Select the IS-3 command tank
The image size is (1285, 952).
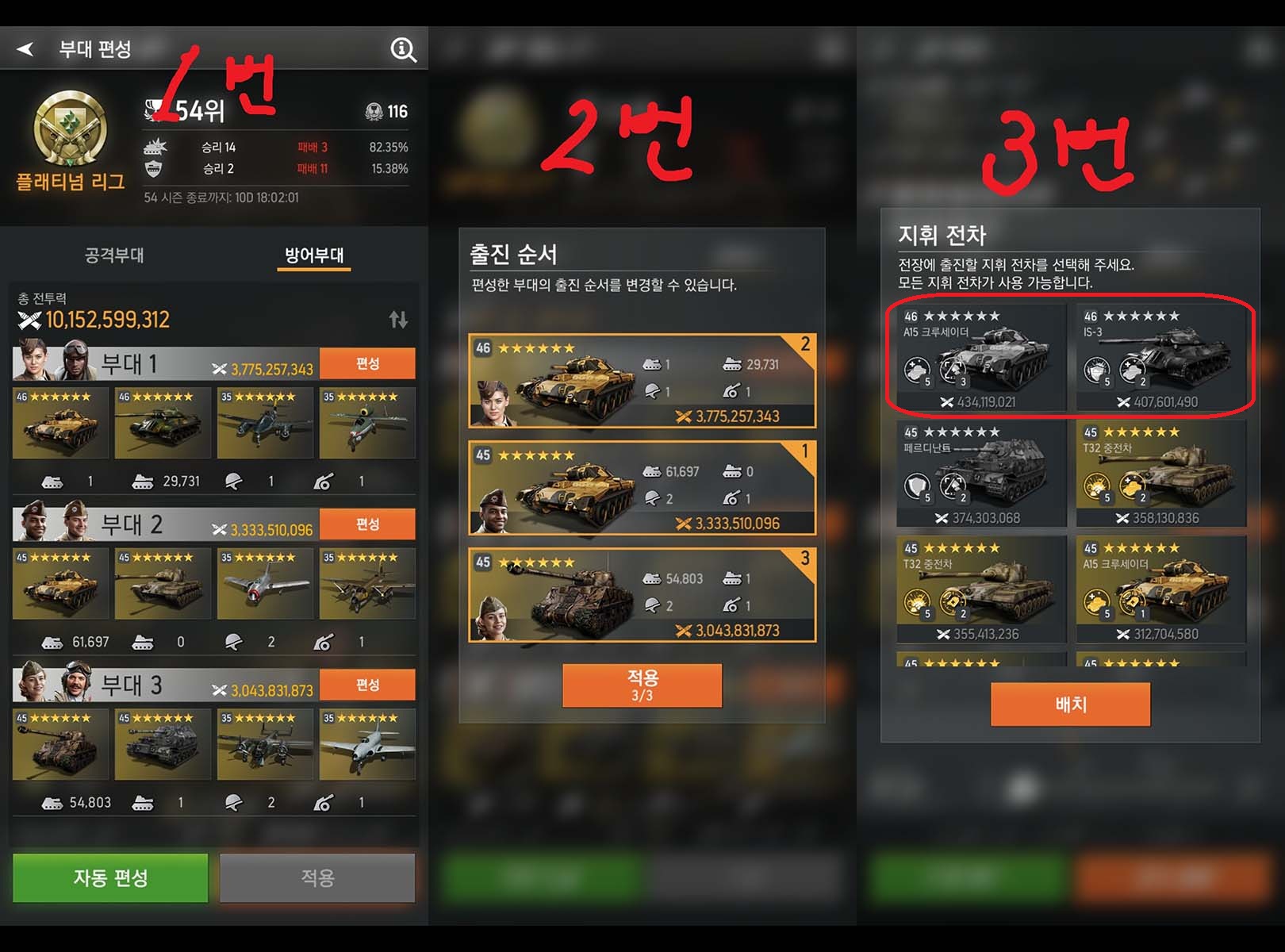coord(1160,358)
